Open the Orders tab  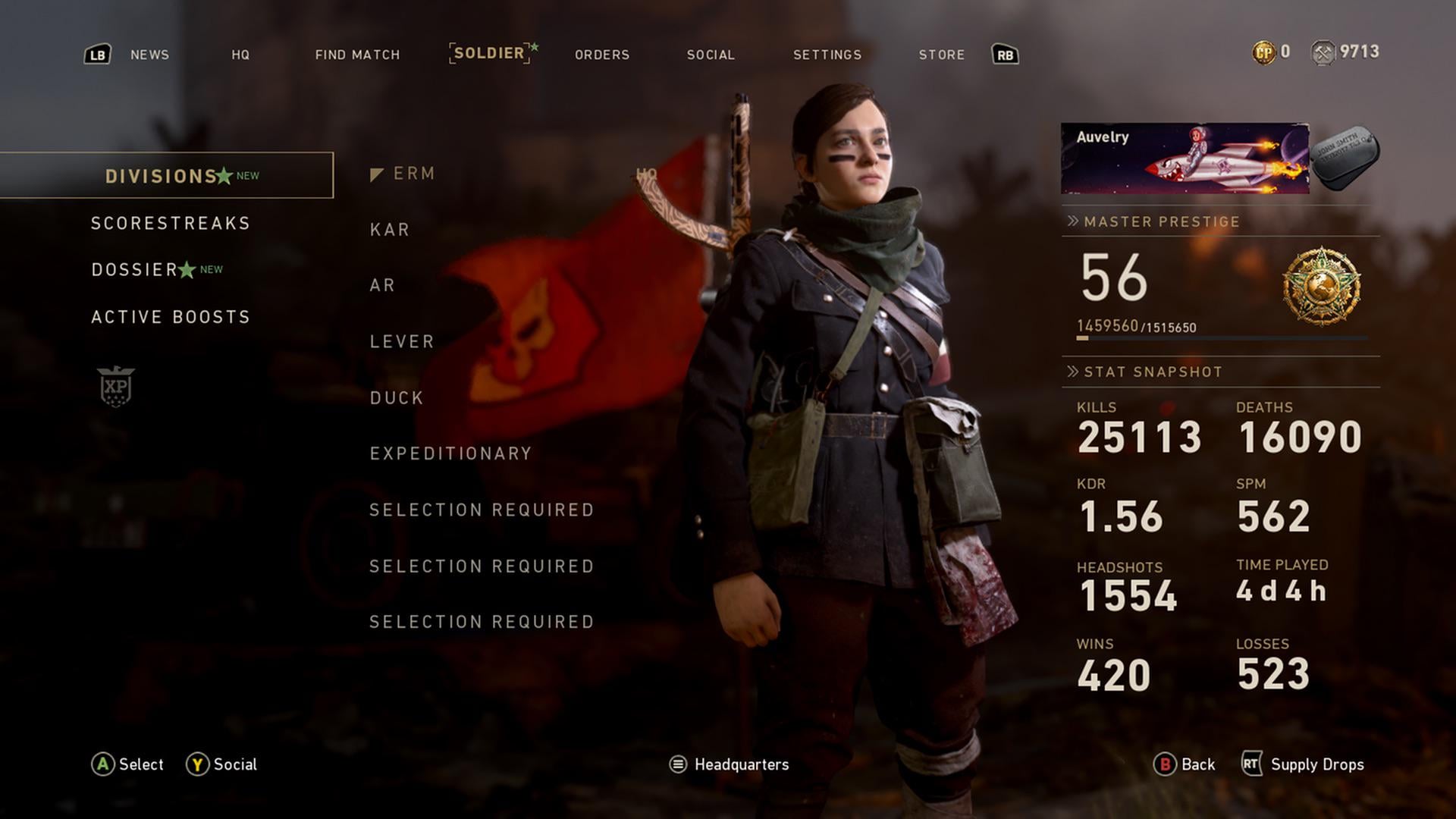point(602,55)
